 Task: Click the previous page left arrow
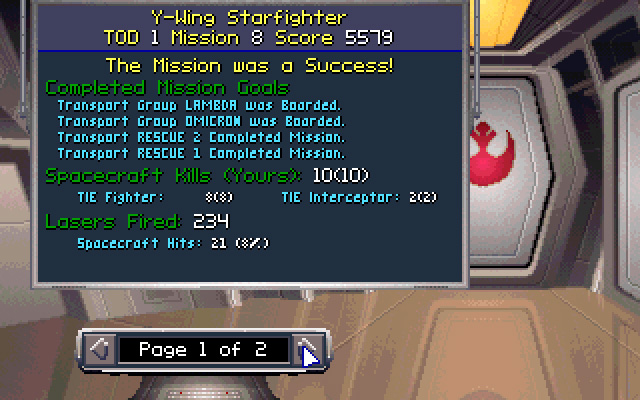point(98,350)
